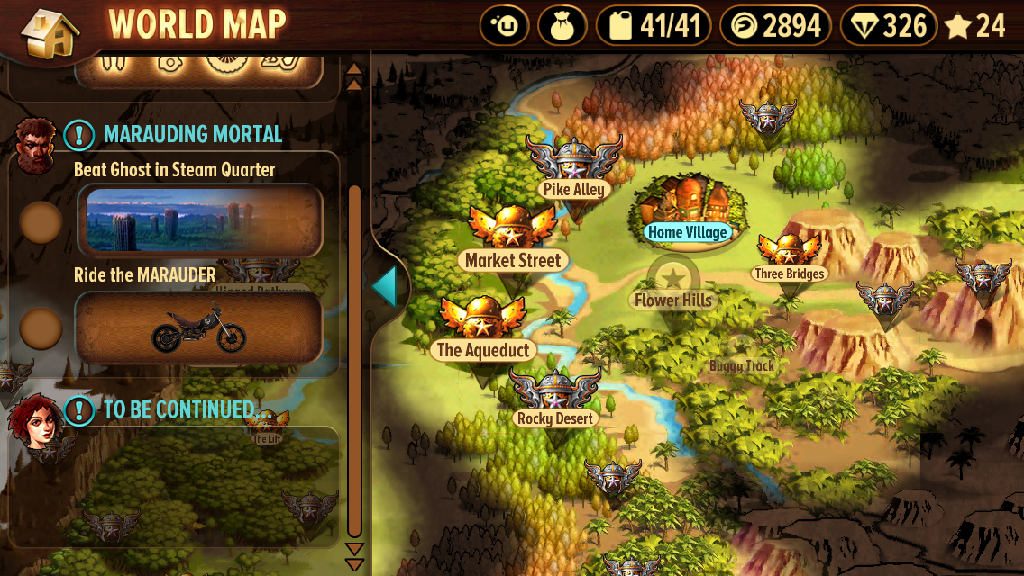1024x576 pixels.
Task: Select the Ride the MARAUDER bike thumbnail
Action: click(200, 327)
